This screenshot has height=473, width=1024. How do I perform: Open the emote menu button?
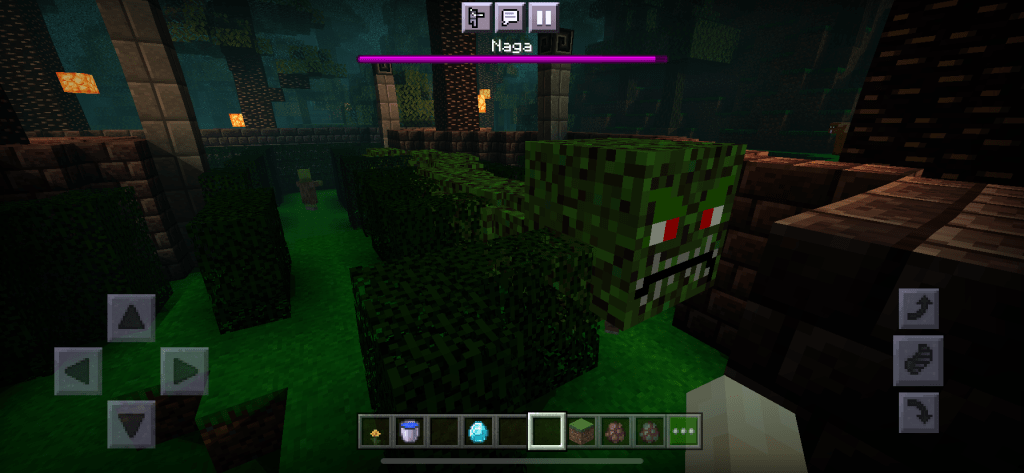476,17
